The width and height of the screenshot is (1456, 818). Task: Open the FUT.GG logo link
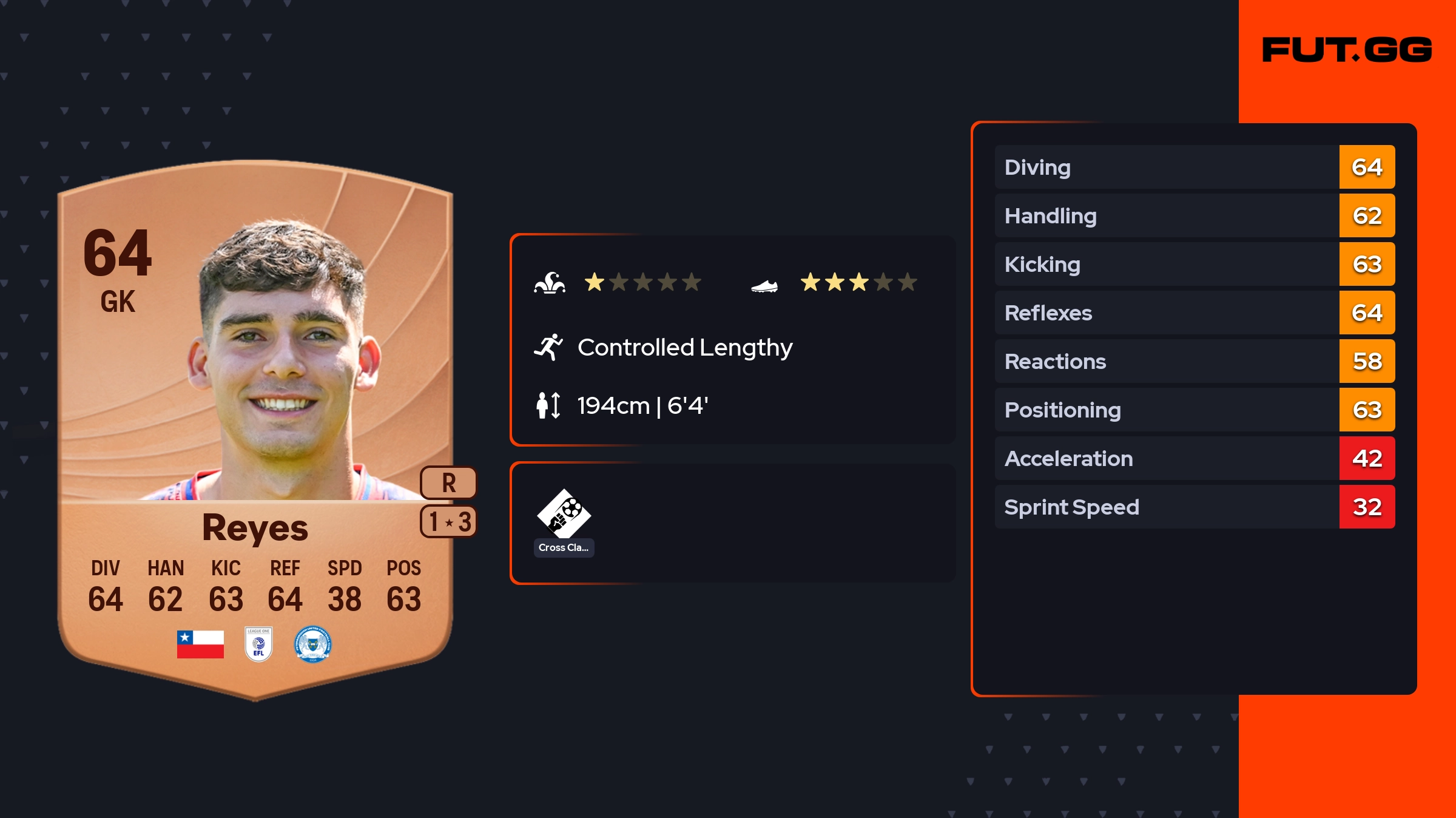[1347, 50]
